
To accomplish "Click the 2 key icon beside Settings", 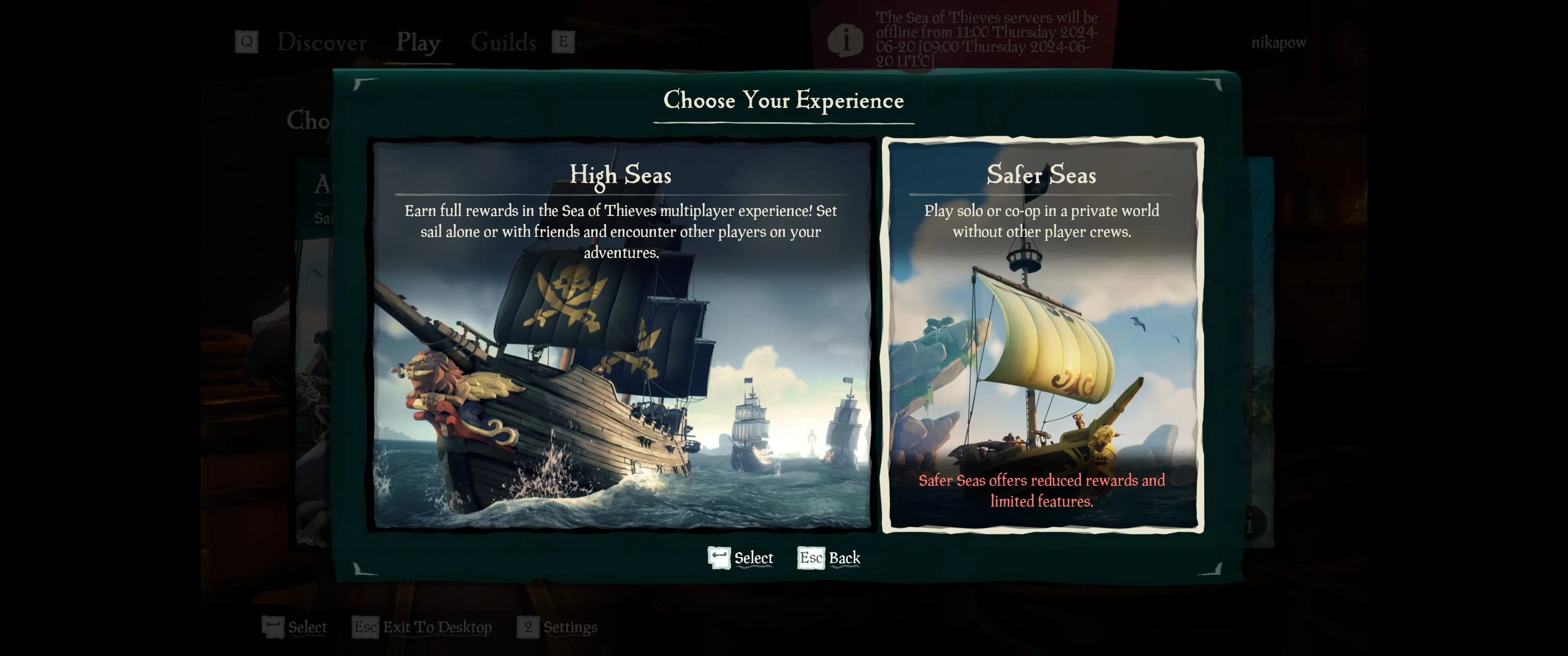I will click(528, 627).
